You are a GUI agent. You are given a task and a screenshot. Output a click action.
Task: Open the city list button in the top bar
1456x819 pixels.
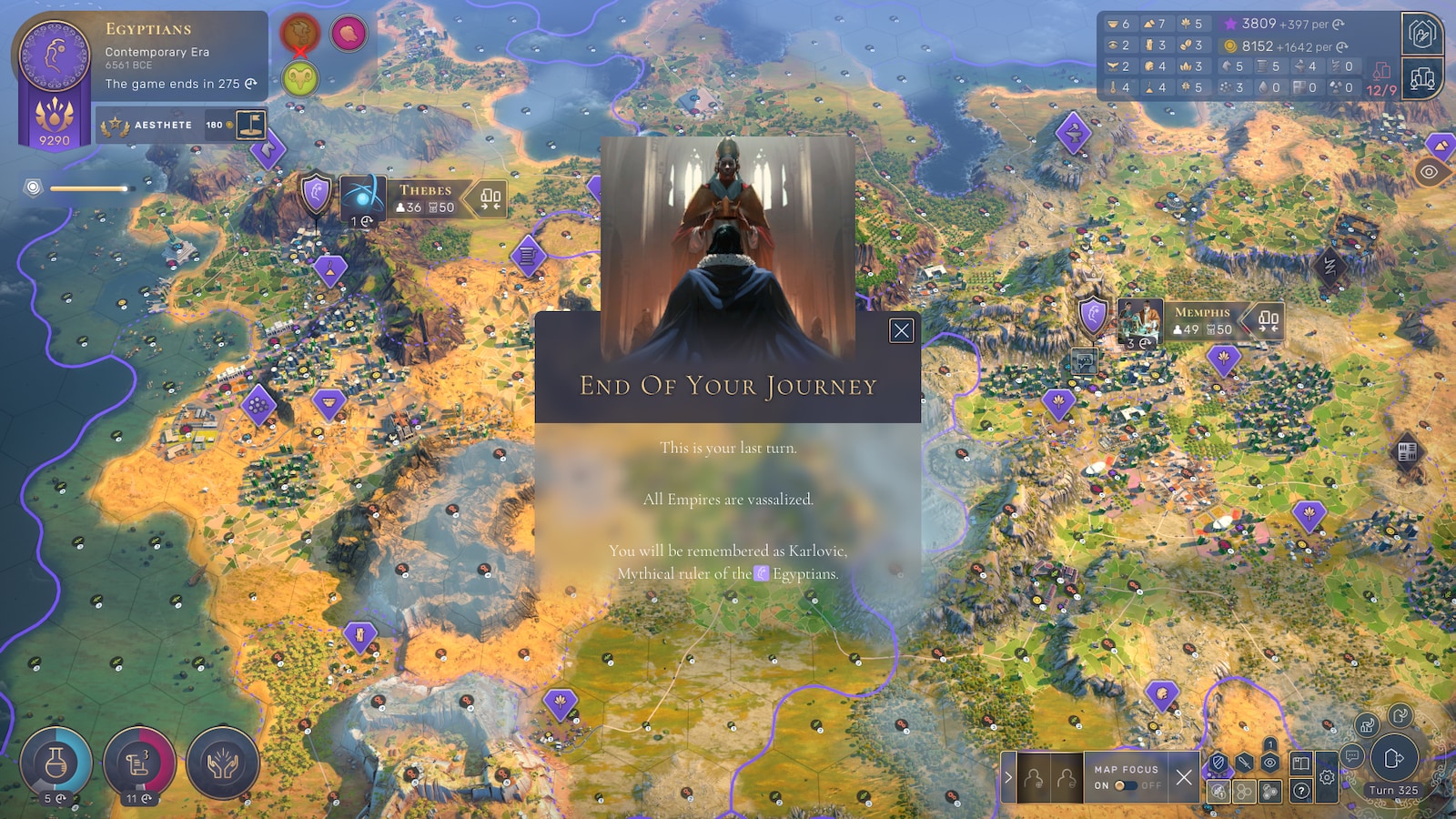(x=1421, y=80)
